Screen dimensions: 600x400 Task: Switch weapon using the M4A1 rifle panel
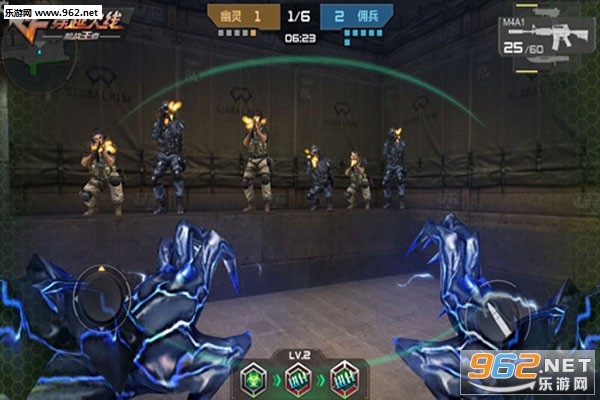click(542, 36)
